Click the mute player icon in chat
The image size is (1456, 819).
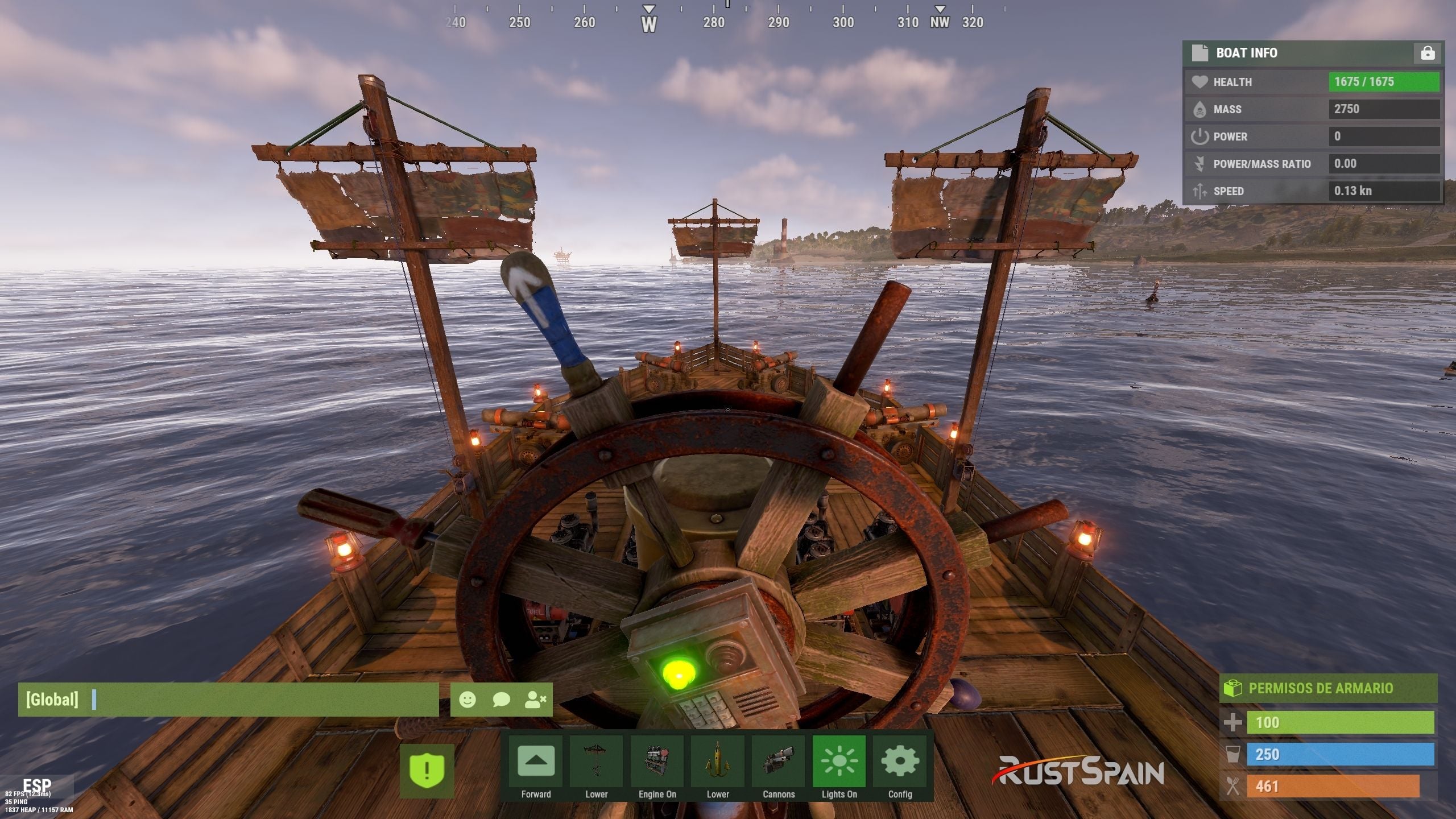click(x=535, y=700)
